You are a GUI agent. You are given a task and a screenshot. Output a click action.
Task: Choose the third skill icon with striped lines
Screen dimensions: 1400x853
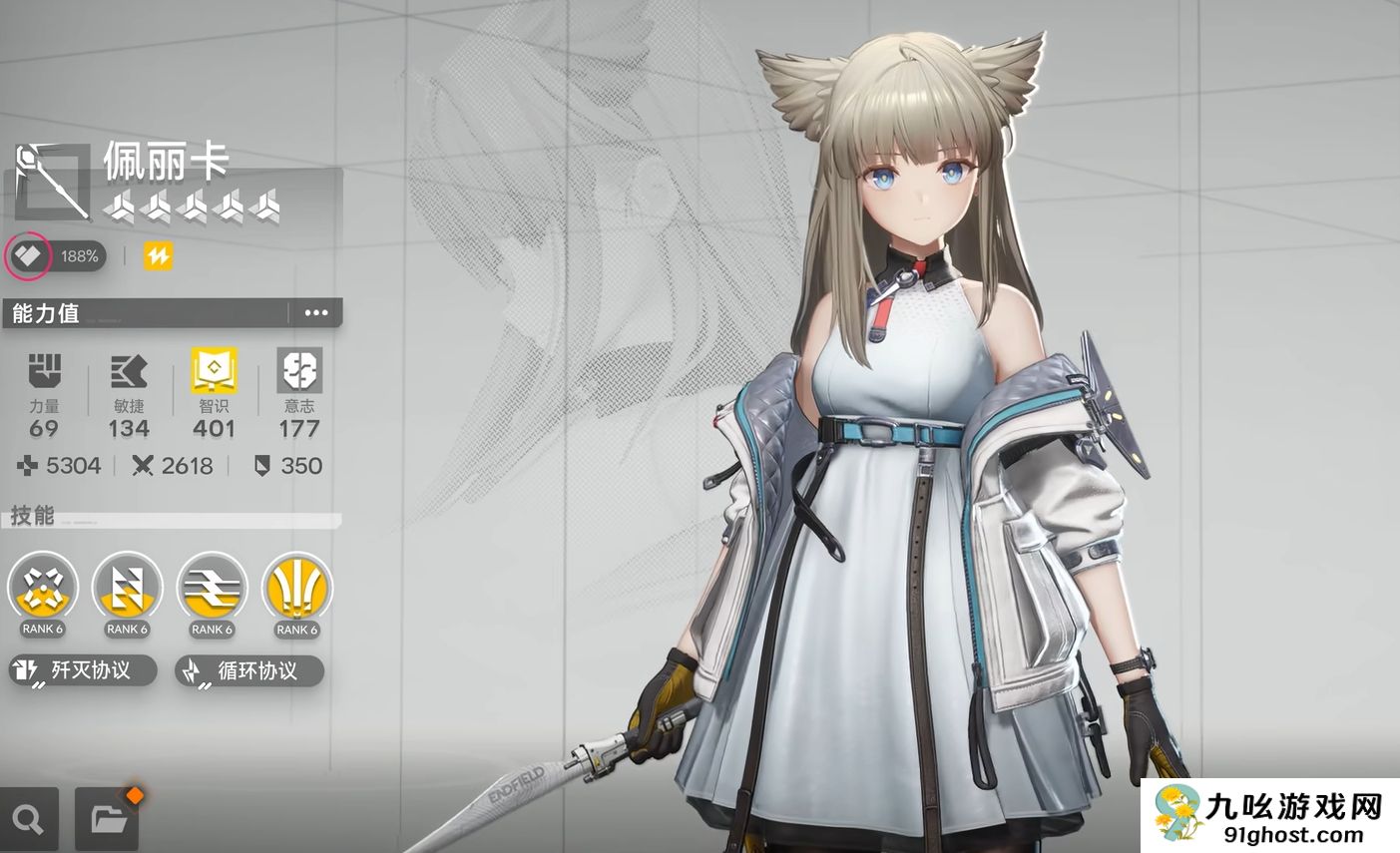212,587
